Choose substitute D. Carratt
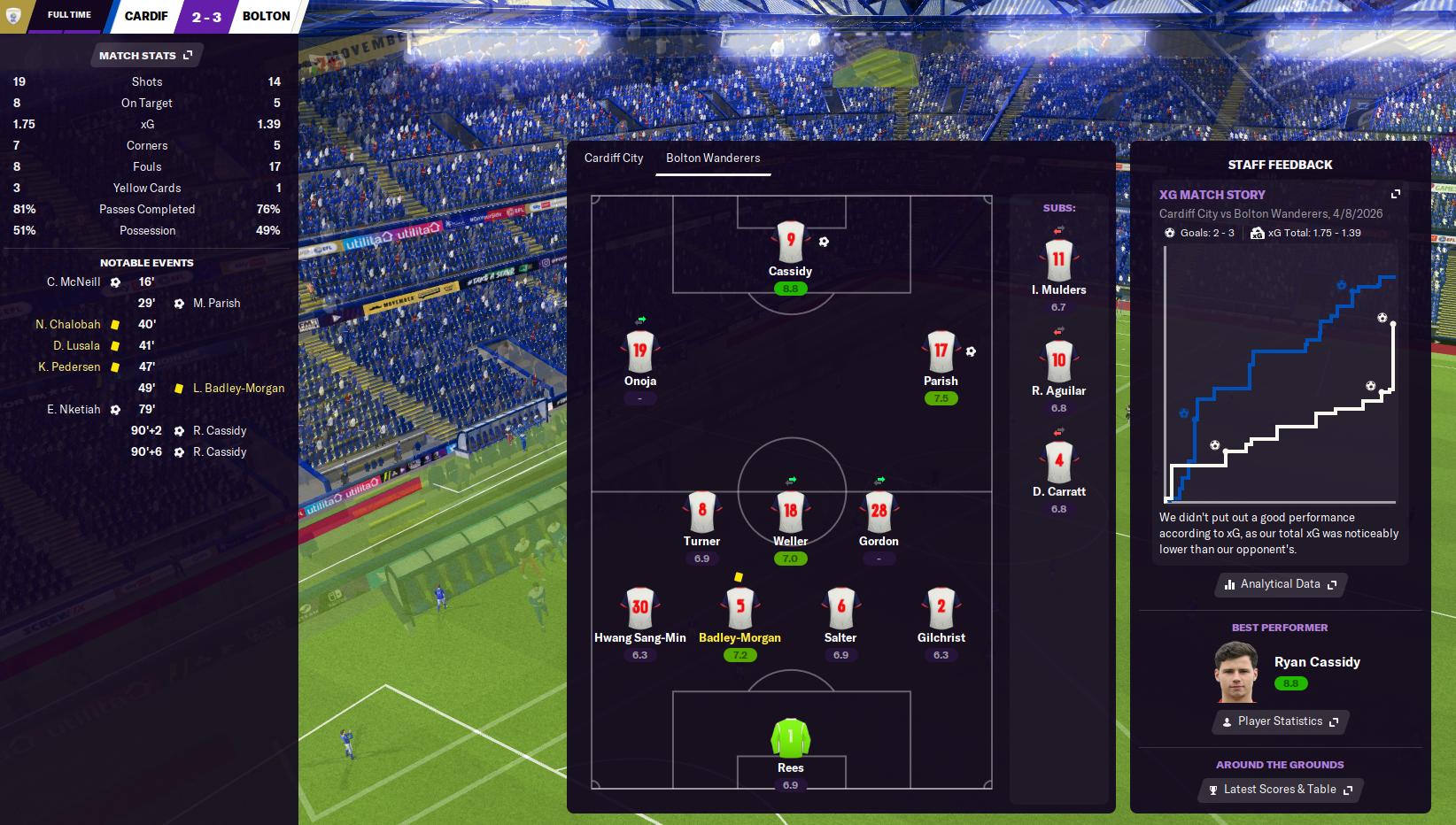 (x=1058, y=461)
